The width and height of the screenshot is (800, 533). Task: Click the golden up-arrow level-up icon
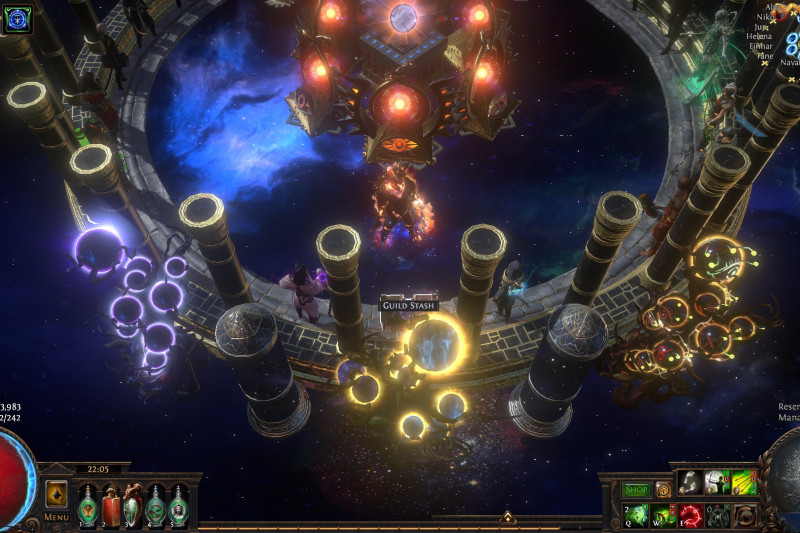pyautogui.click(x=56, y=494)
